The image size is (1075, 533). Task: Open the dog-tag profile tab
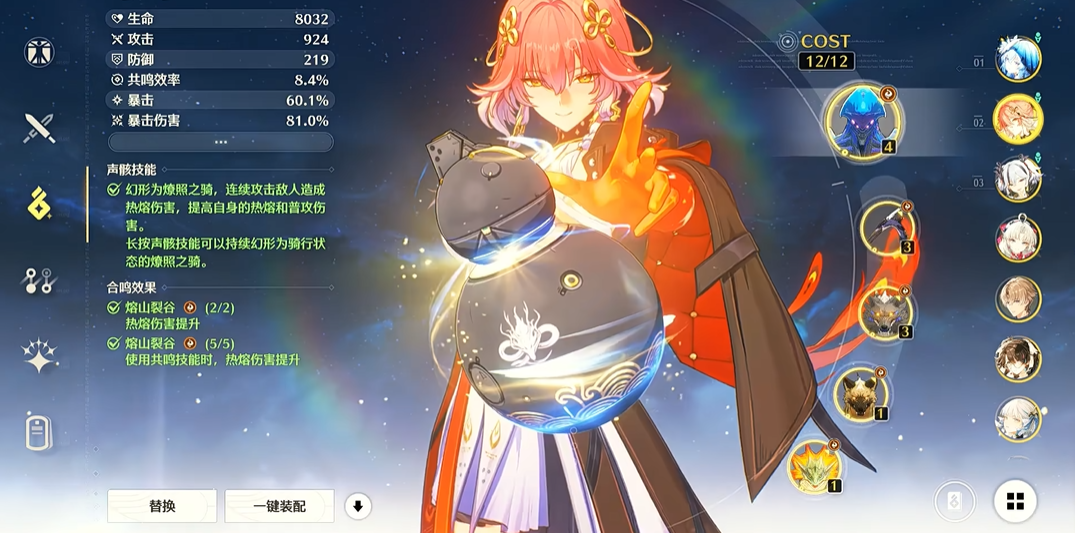(40, 433)
